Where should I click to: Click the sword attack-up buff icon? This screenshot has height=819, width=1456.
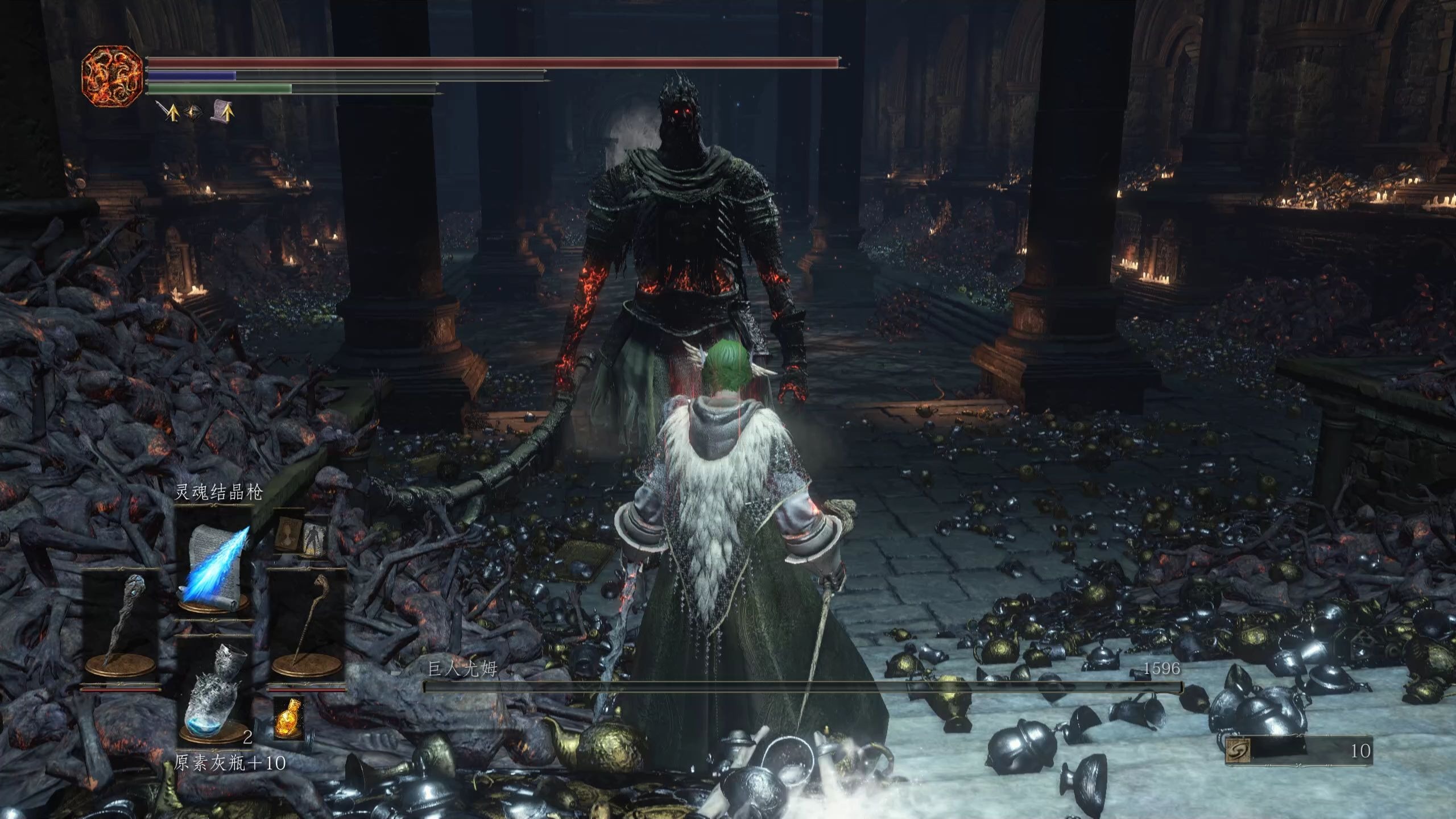[169, 112]
